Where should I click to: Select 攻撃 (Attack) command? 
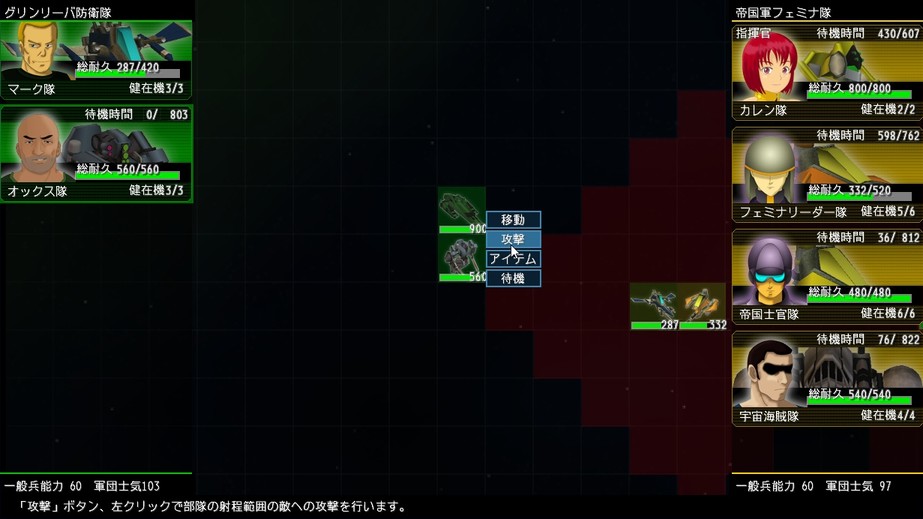513,239
